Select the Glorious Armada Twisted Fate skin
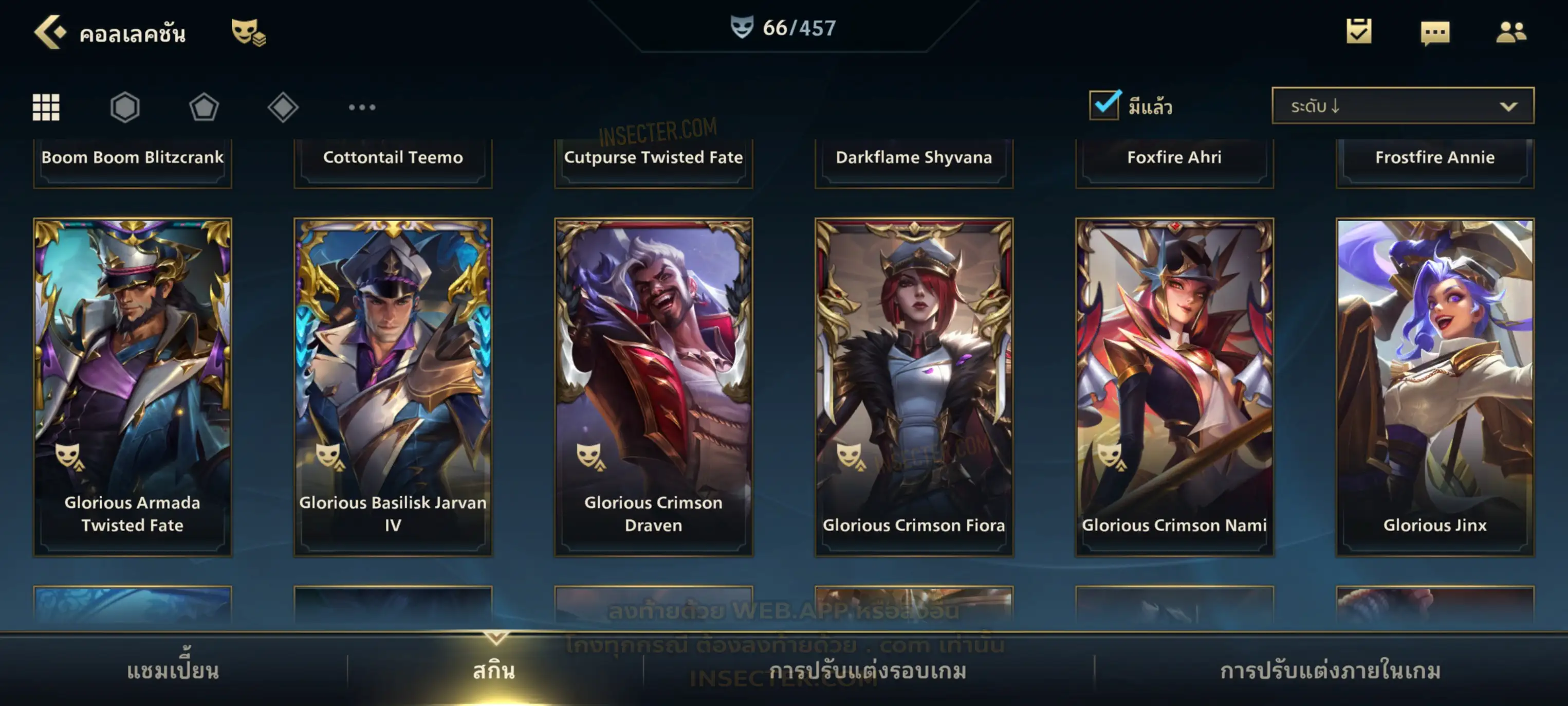This screenshot has height=706, width=1568. click(x=133, y=387)
